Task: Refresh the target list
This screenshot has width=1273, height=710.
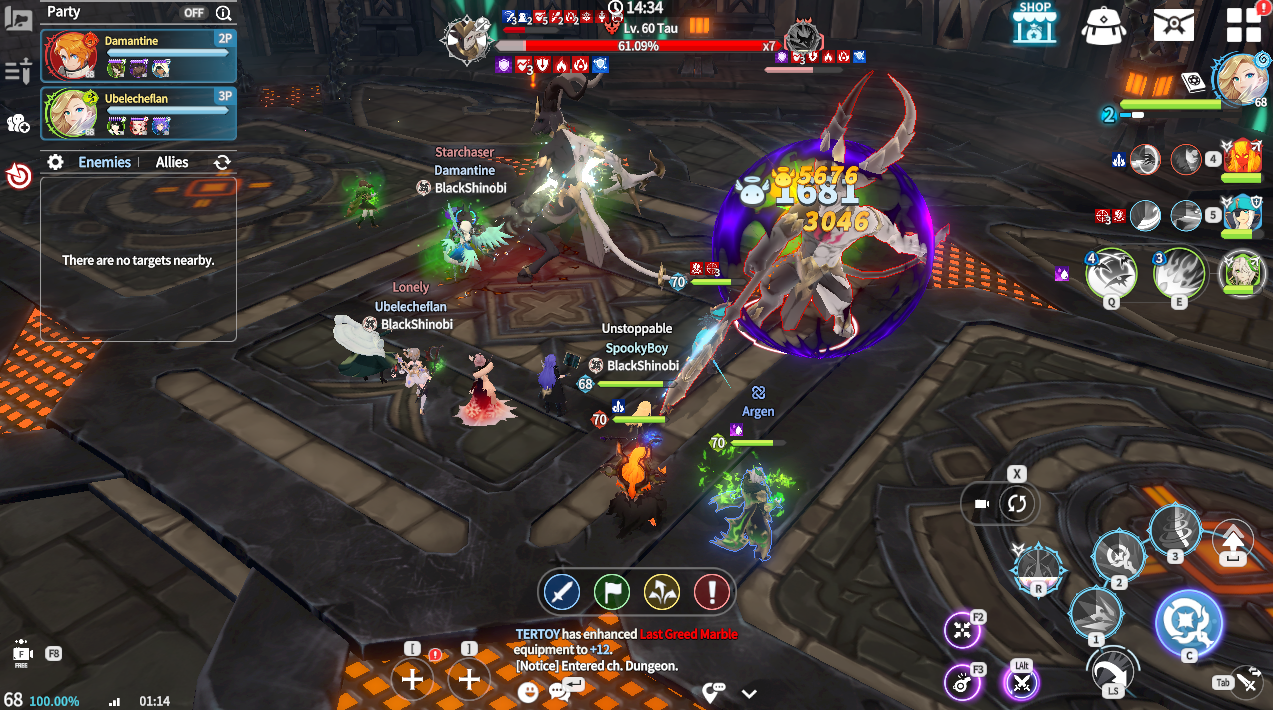Action: 222,162
